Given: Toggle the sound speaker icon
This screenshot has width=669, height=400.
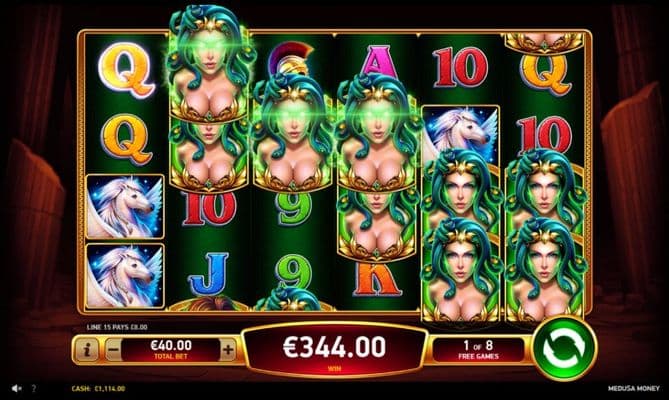Looking at the screenshot, I should click(x=17, y=388).
